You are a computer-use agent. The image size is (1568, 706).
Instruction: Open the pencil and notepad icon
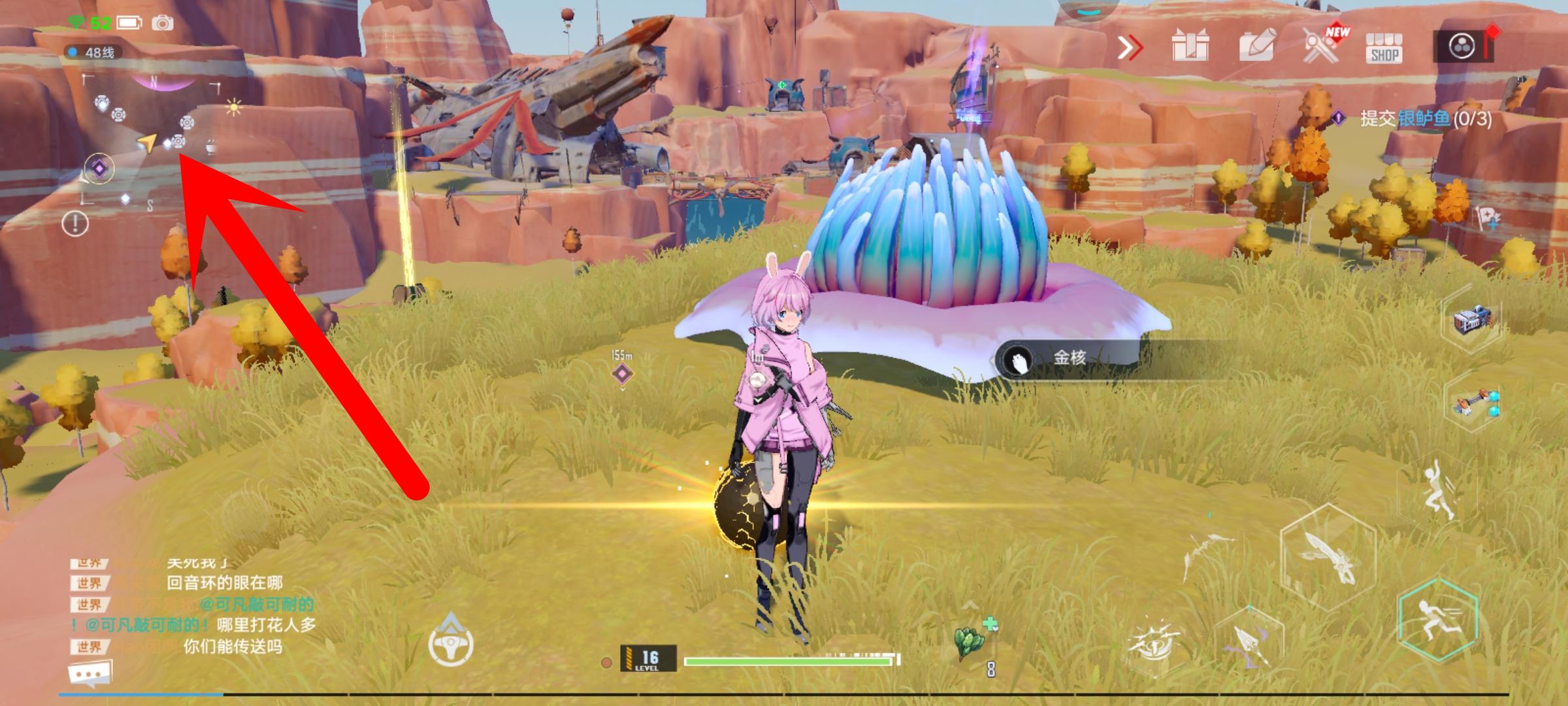(1256, 47)
